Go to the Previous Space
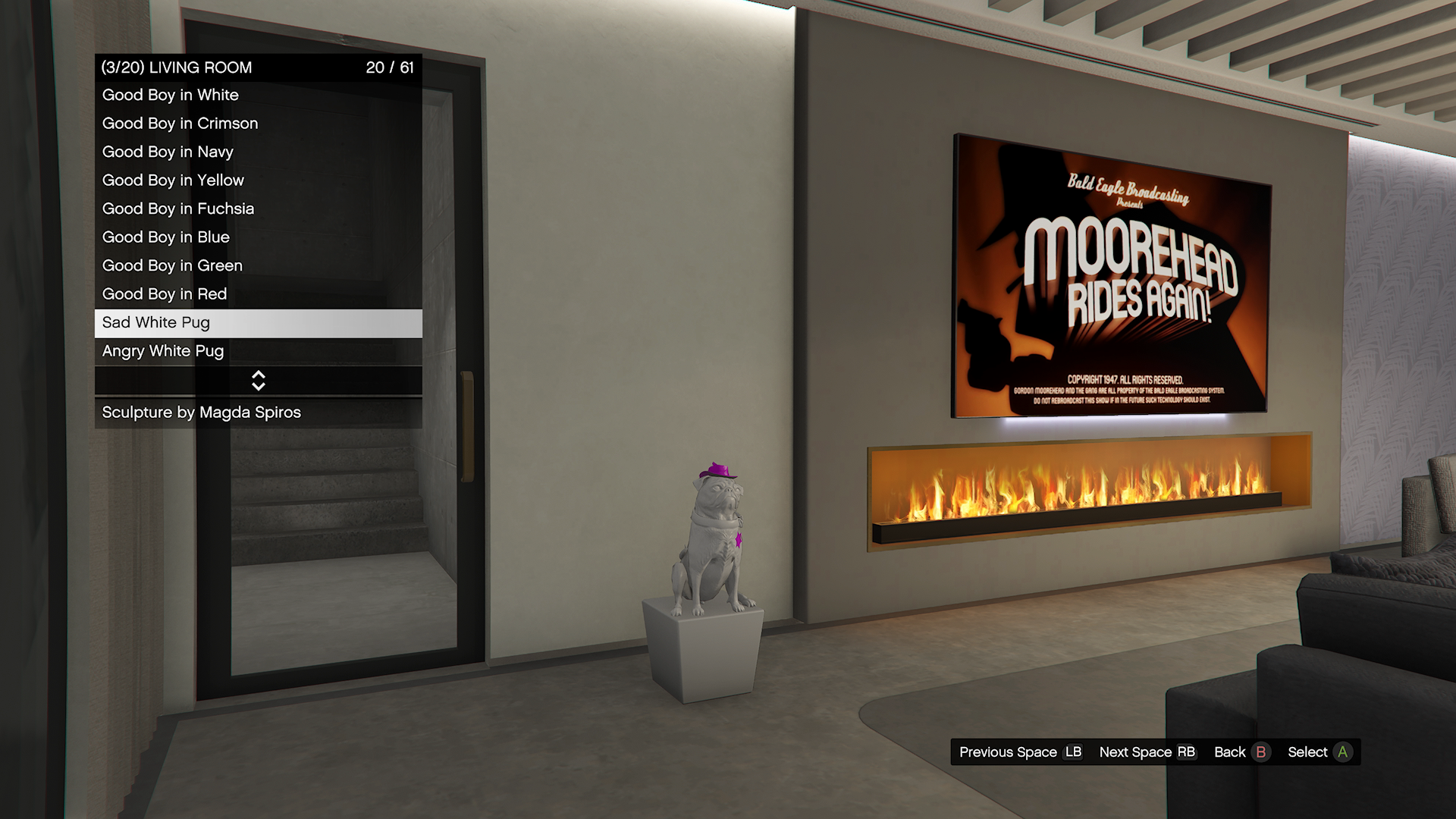 tap(1020, 752)
